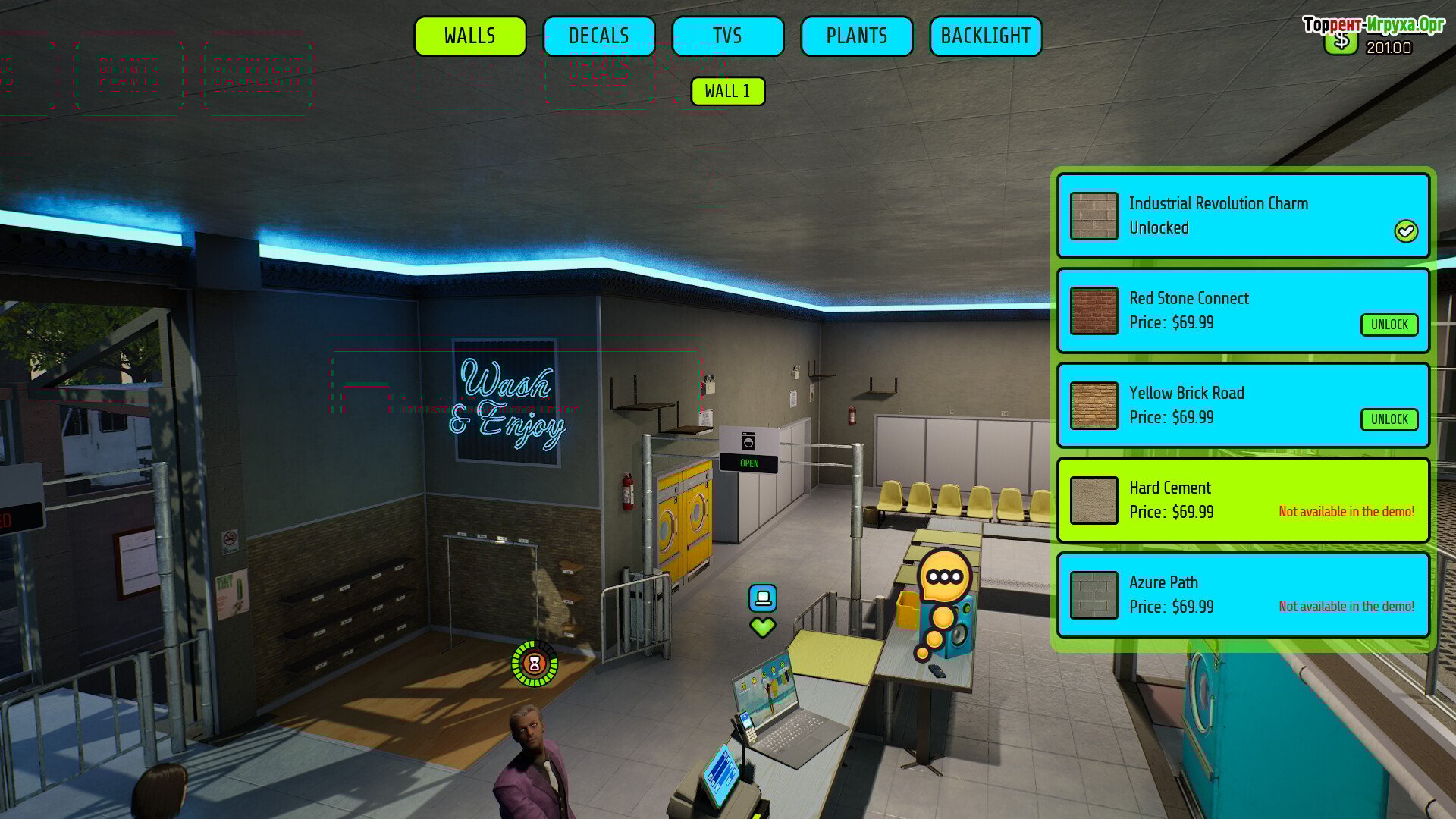Click the green dollar money icon
Image resolution: width=1456 pixels, height=819 pixels.
[x=1340, y=42]
